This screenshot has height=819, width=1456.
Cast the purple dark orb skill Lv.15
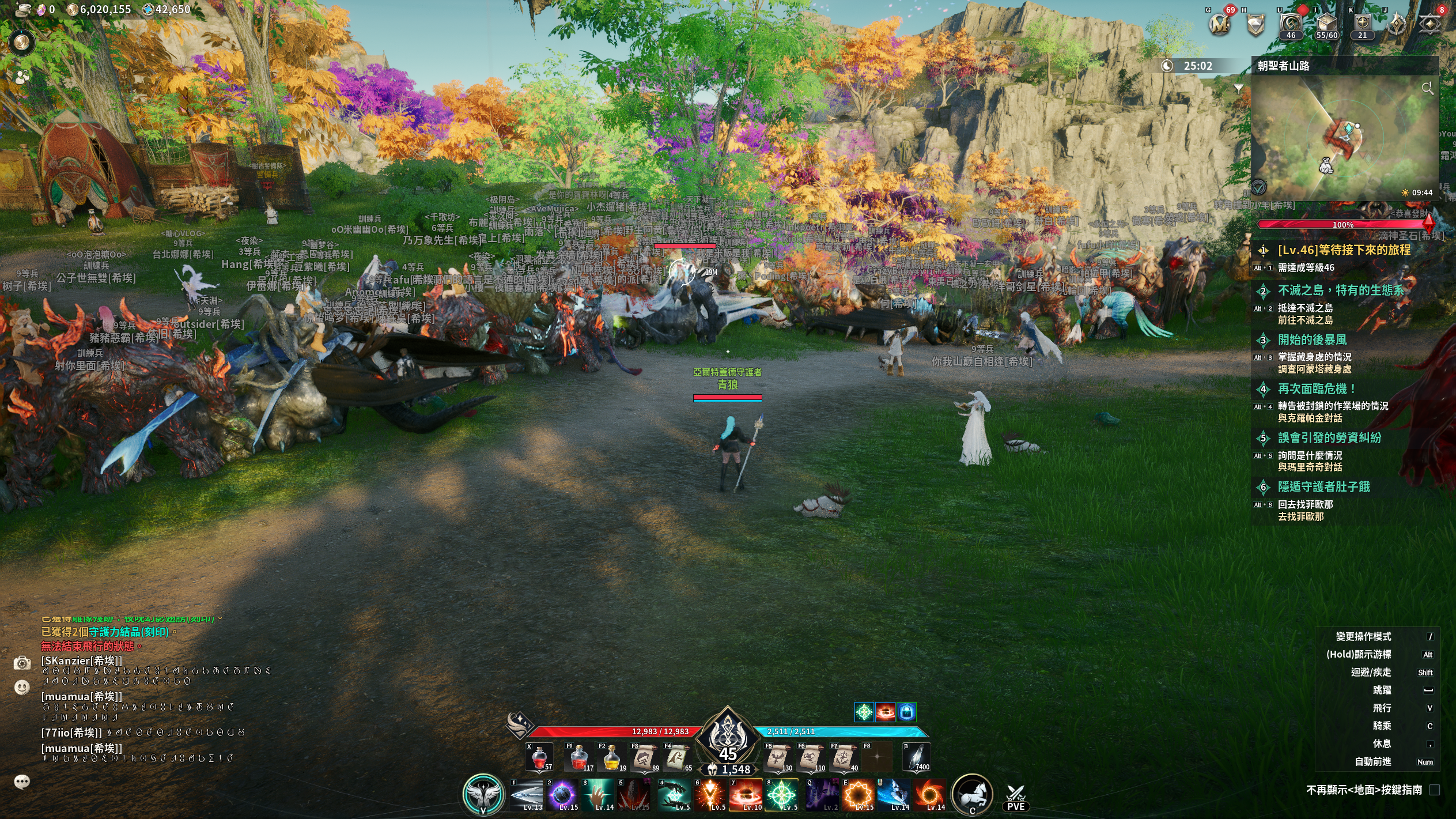(562, 795)
